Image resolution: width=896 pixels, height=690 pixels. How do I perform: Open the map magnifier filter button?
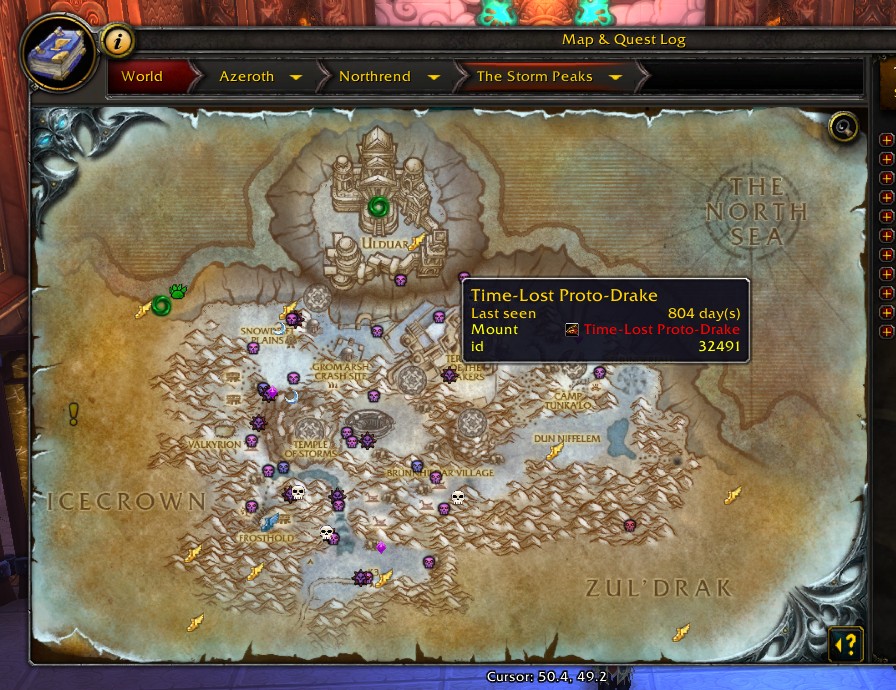[845, 127]
